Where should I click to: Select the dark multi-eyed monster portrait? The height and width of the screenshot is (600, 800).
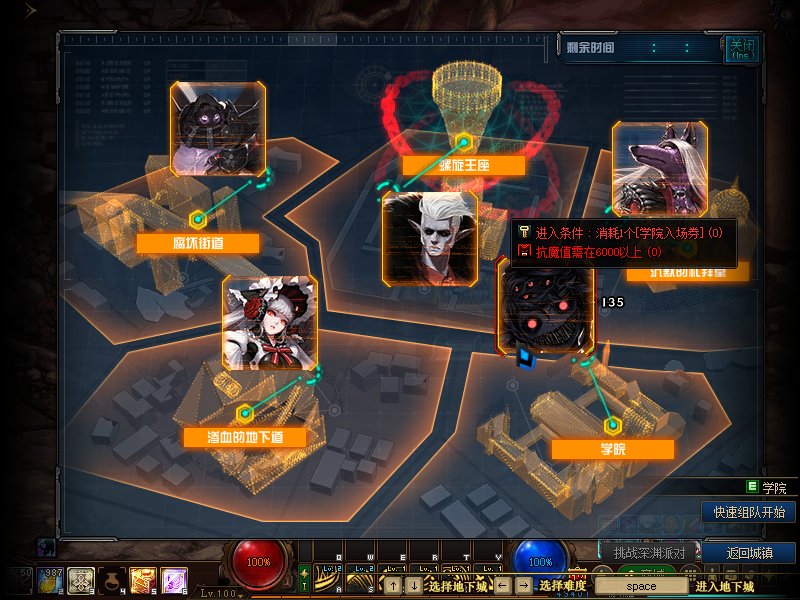(546, 305)
